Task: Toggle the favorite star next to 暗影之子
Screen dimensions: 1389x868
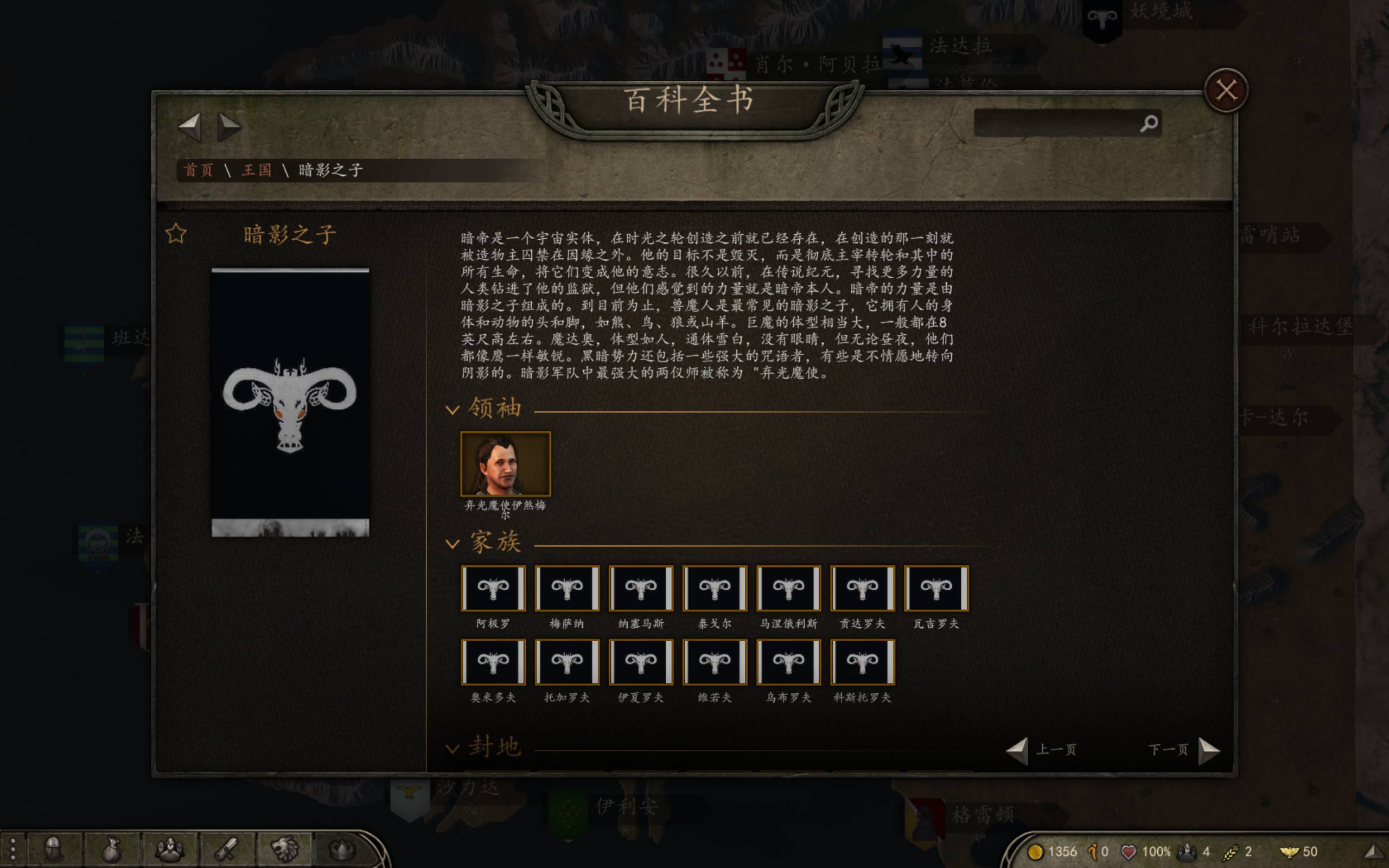Action: (x=175, y=234)
